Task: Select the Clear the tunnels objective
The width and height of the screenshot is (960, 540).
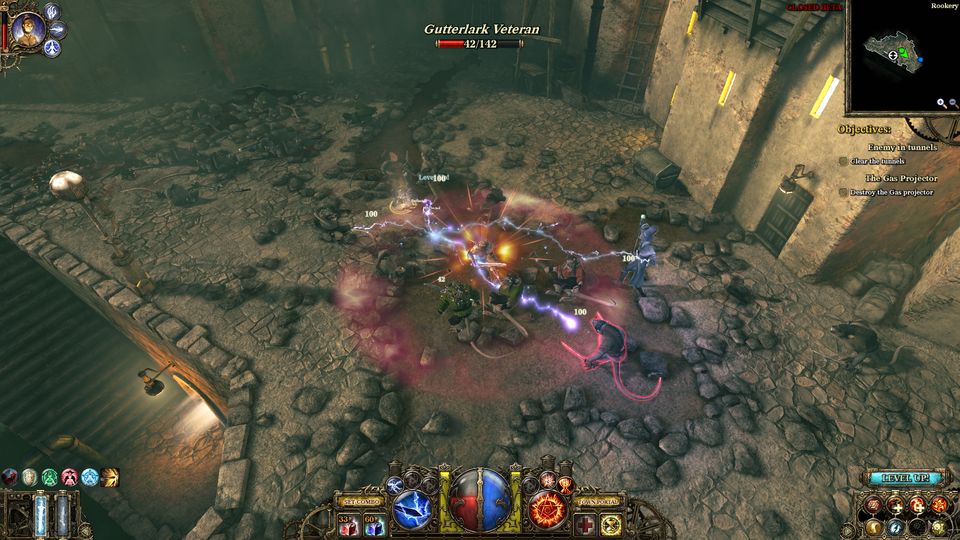Action: pos(877,161)
